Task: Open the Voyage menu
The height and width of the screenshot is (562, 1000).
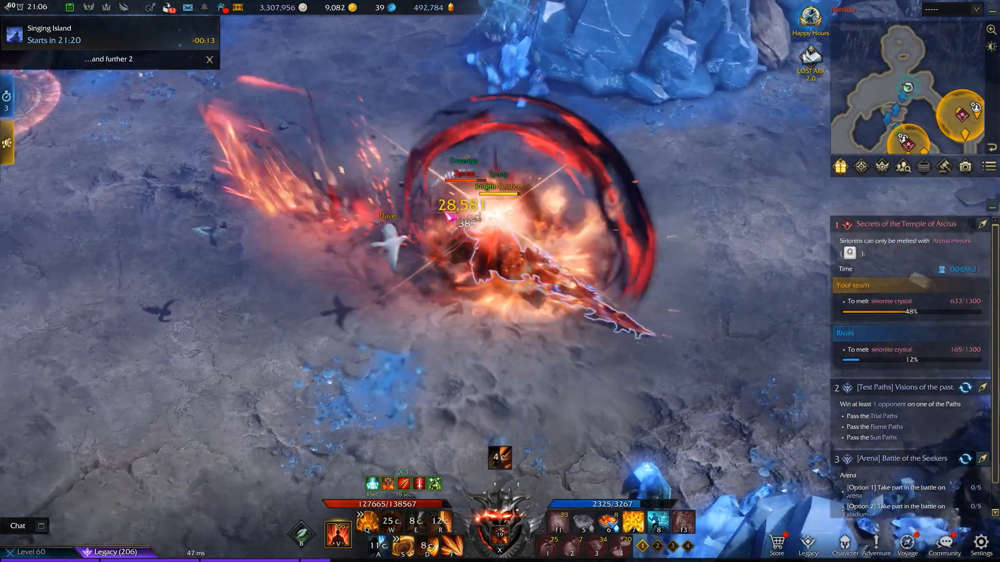Action: [908, 543]
